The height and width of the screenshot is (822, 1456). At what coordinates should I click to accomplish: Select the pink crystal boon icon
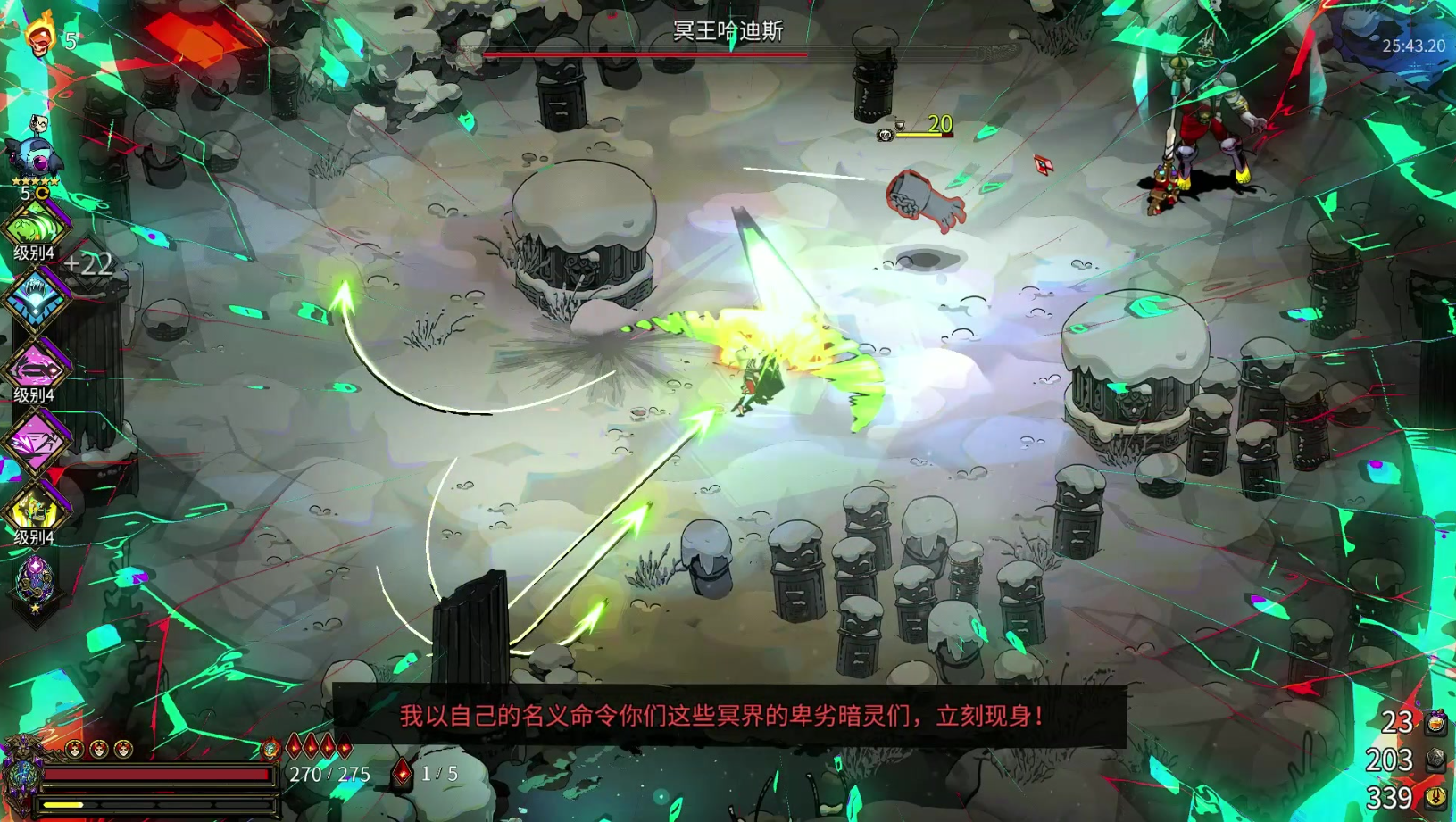36,439
